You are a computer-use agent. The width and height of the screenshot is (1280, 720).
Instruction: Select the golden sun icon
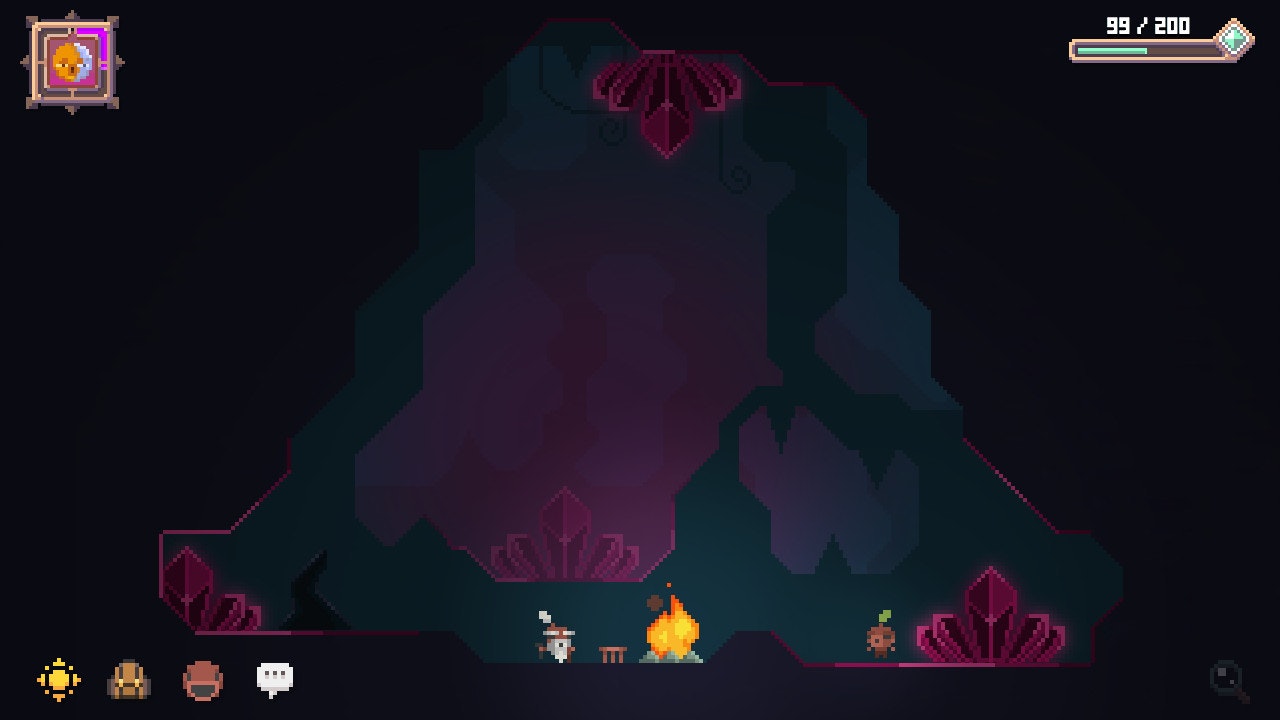pyautogui.click(x=59, y=679)
